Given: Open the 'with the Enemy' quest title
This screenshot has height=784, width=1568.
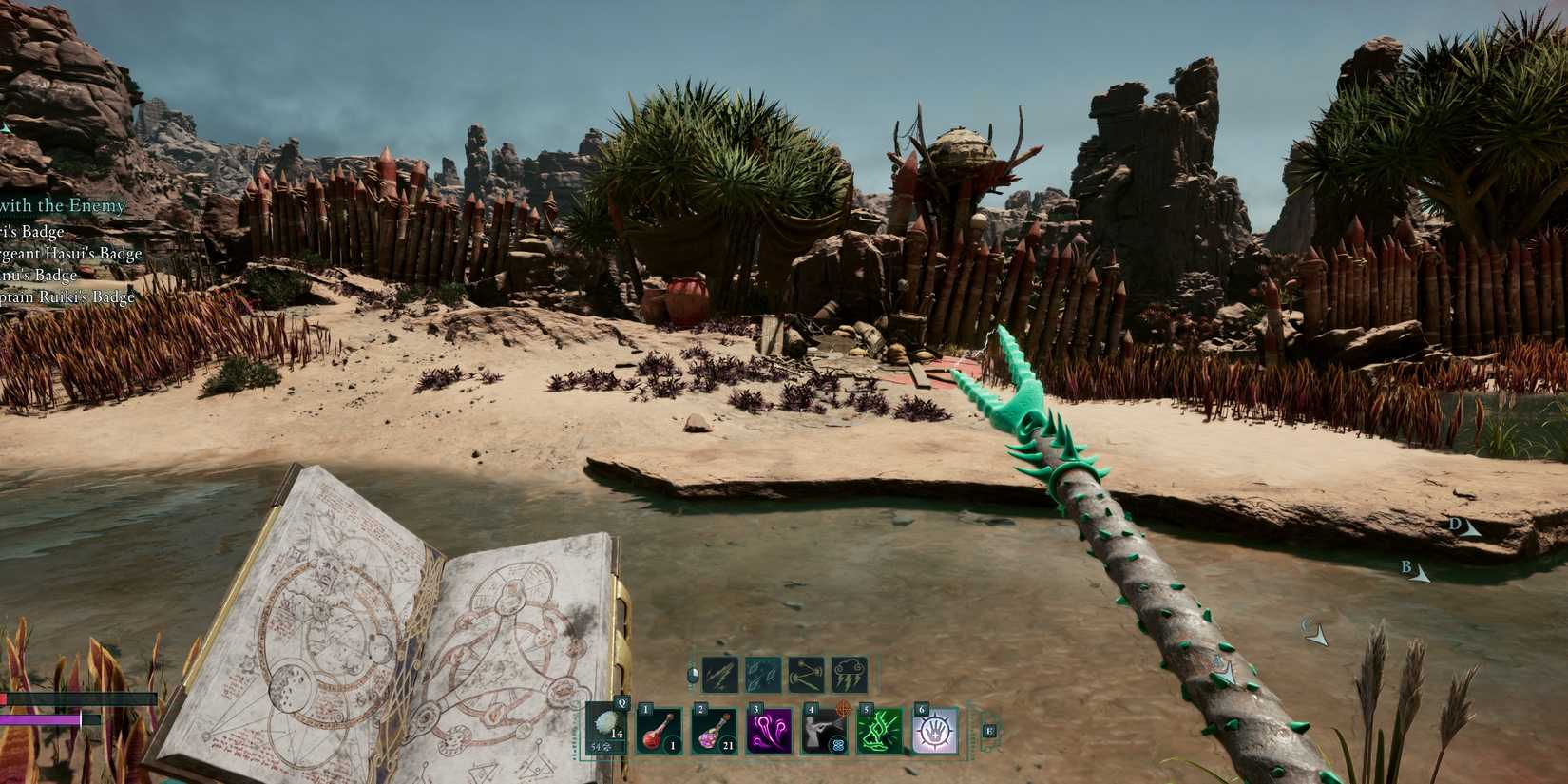Looking at the screenshot, I should 63,205.
